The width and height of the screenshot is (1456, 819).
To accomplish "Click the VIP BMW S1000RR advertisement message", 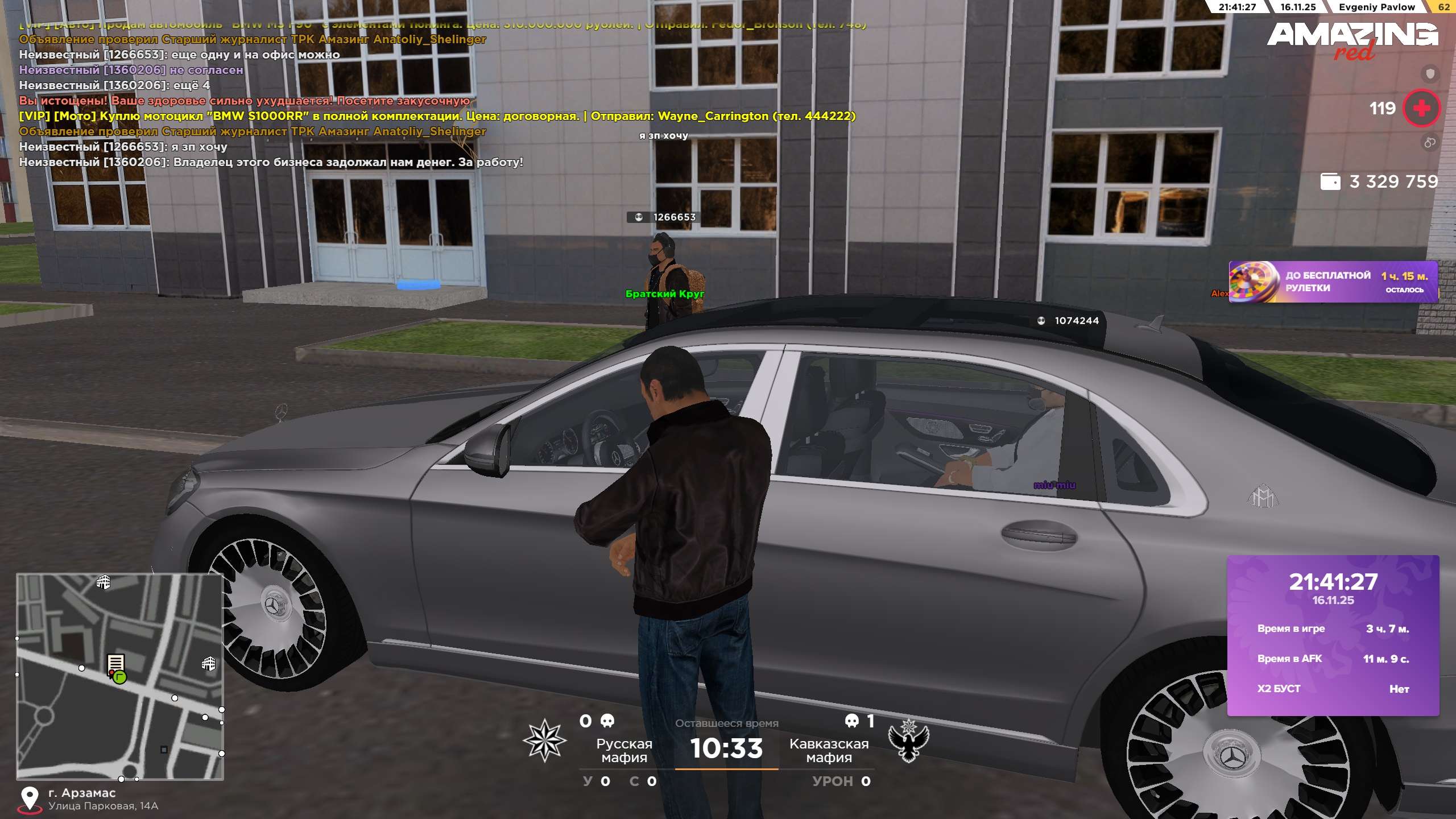I will click(437, 116).
